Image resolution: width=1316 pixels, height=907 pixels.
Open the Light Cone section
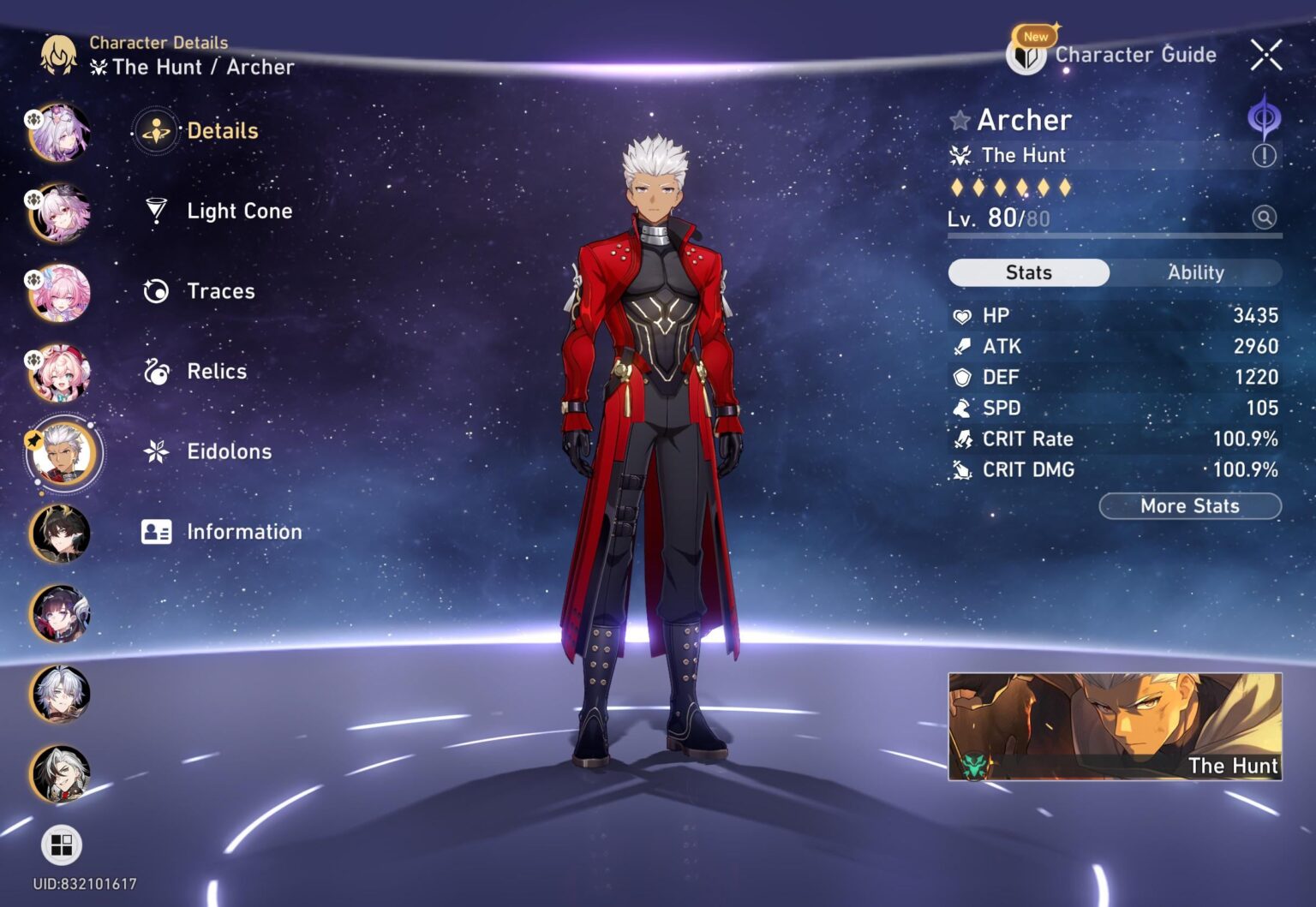pos(238,211)
